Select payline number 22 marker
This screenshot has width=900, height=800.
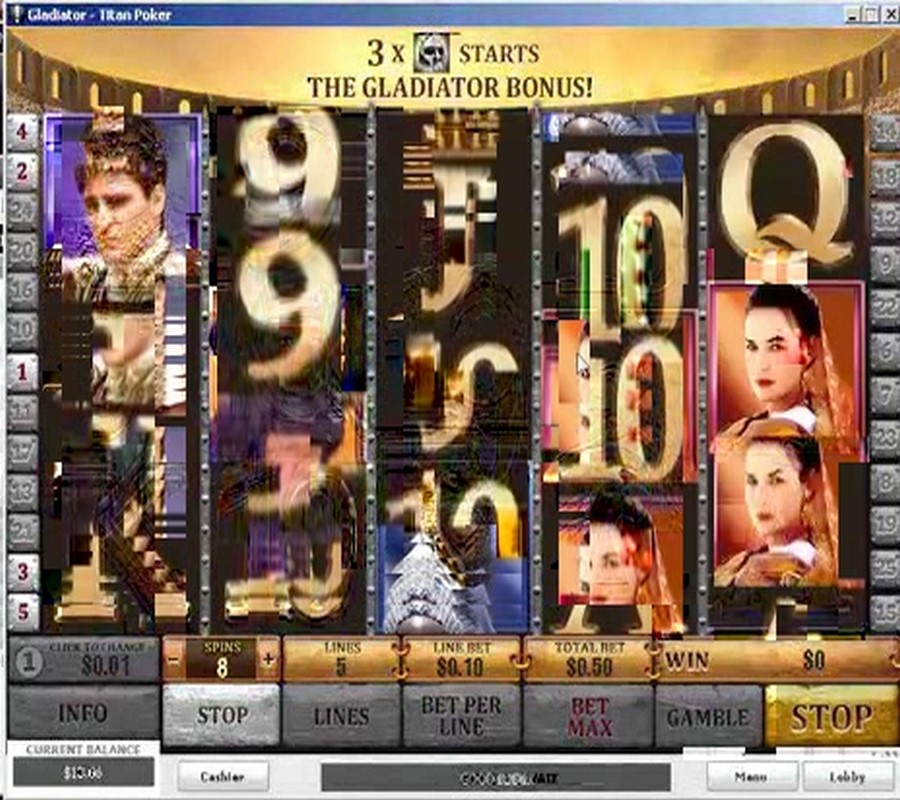pyautogui.click(x=884, y=308)
